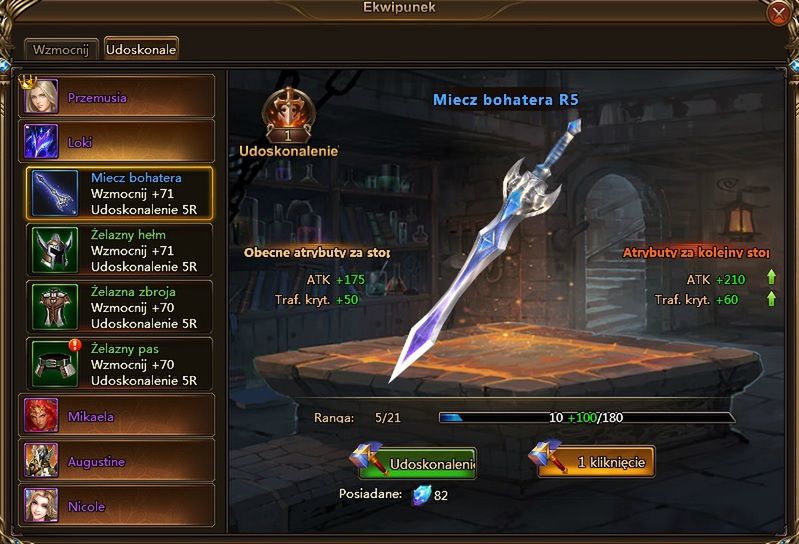The width and height of the screenshot is (799, 544).
Task: Choose the Żelazny pas item
Action: coord(119,364)
